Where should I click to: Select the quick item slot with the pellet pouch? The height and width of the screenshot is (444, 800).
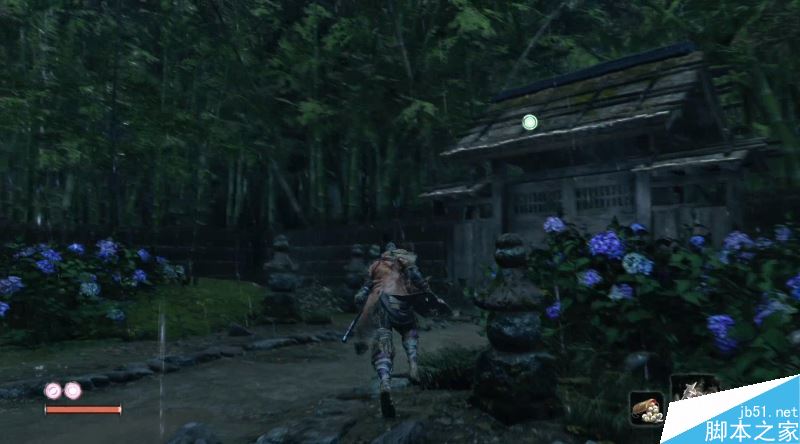[645, 407]
